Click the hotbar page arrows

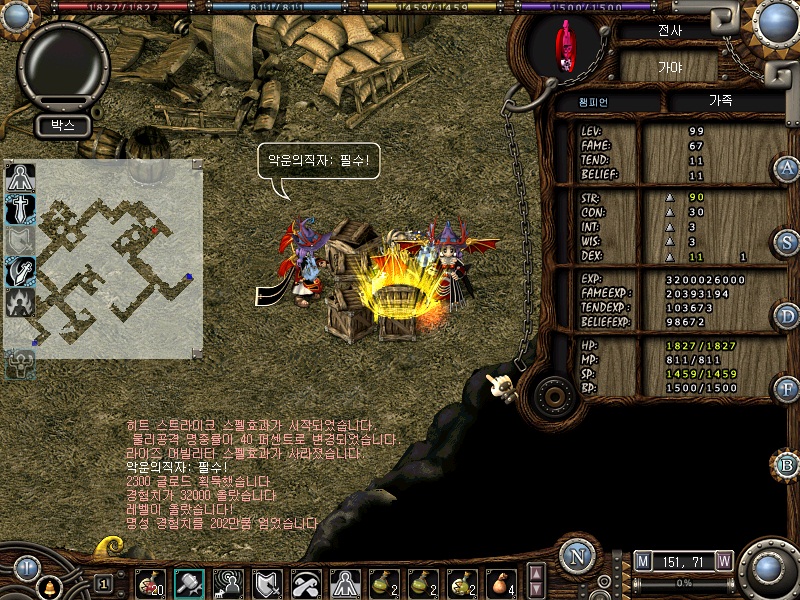click(536, 580)
